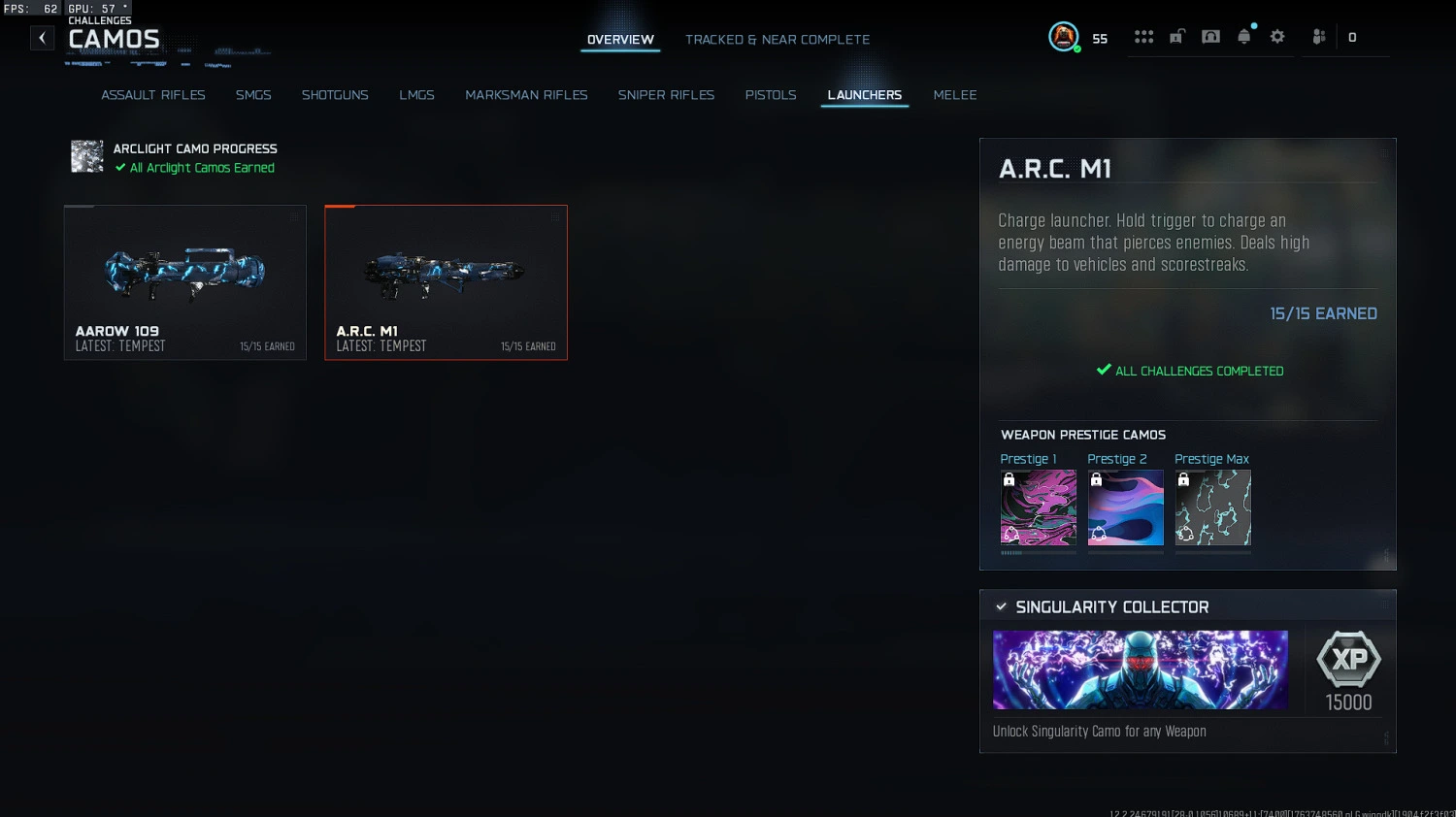Open the apps grid menu icon

click(x=1143, y=36)
